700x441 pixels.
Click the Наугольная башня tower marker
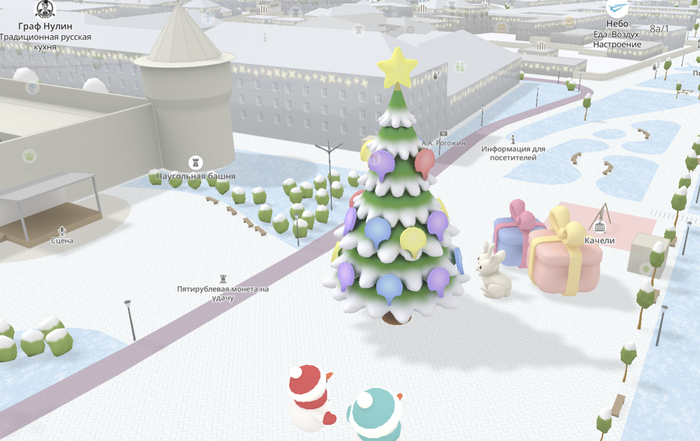click(x=196, y=161)
